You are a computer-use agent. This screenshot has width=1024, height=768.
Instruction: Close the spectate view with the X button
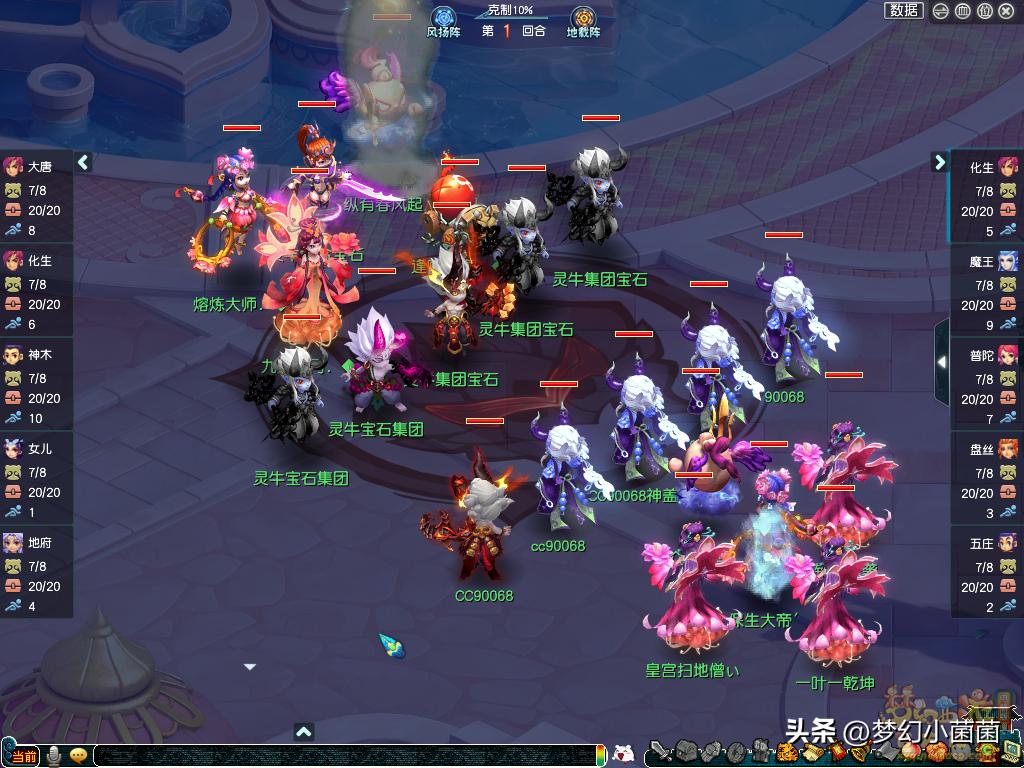click(1006, 11)
